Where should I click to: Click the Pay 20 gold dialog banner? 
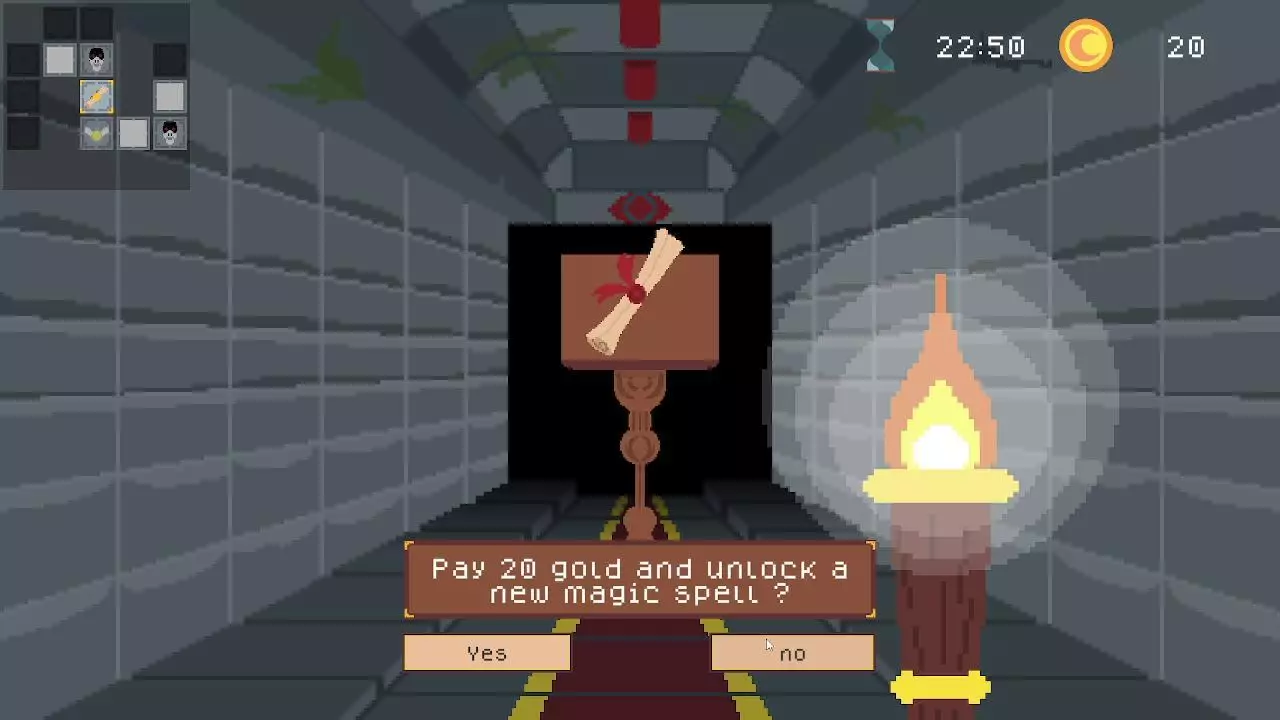[638, 582]
